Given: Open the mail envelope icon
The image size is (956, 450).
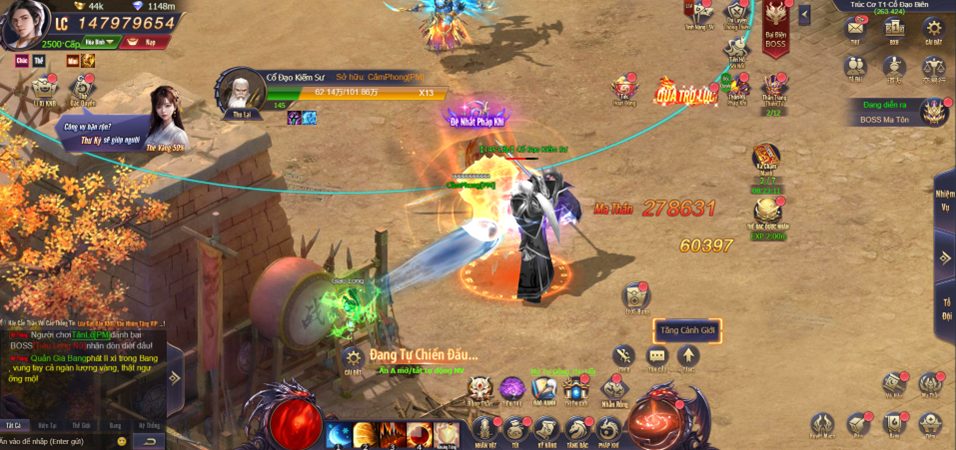Looking at the screenshot, I should [855, 30].
